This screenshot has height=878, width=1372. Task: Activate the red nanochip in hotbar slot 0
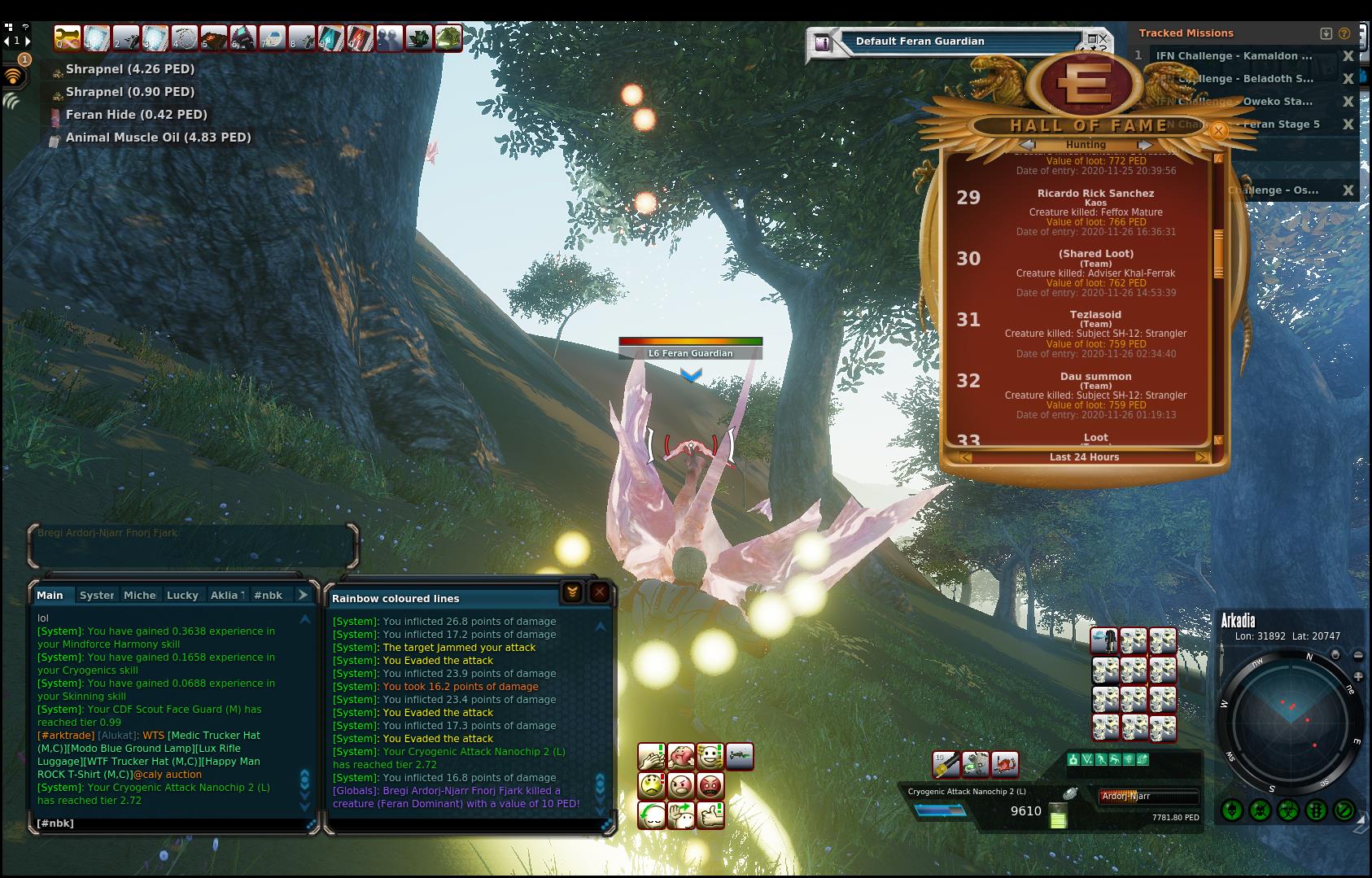click(360, 38)
